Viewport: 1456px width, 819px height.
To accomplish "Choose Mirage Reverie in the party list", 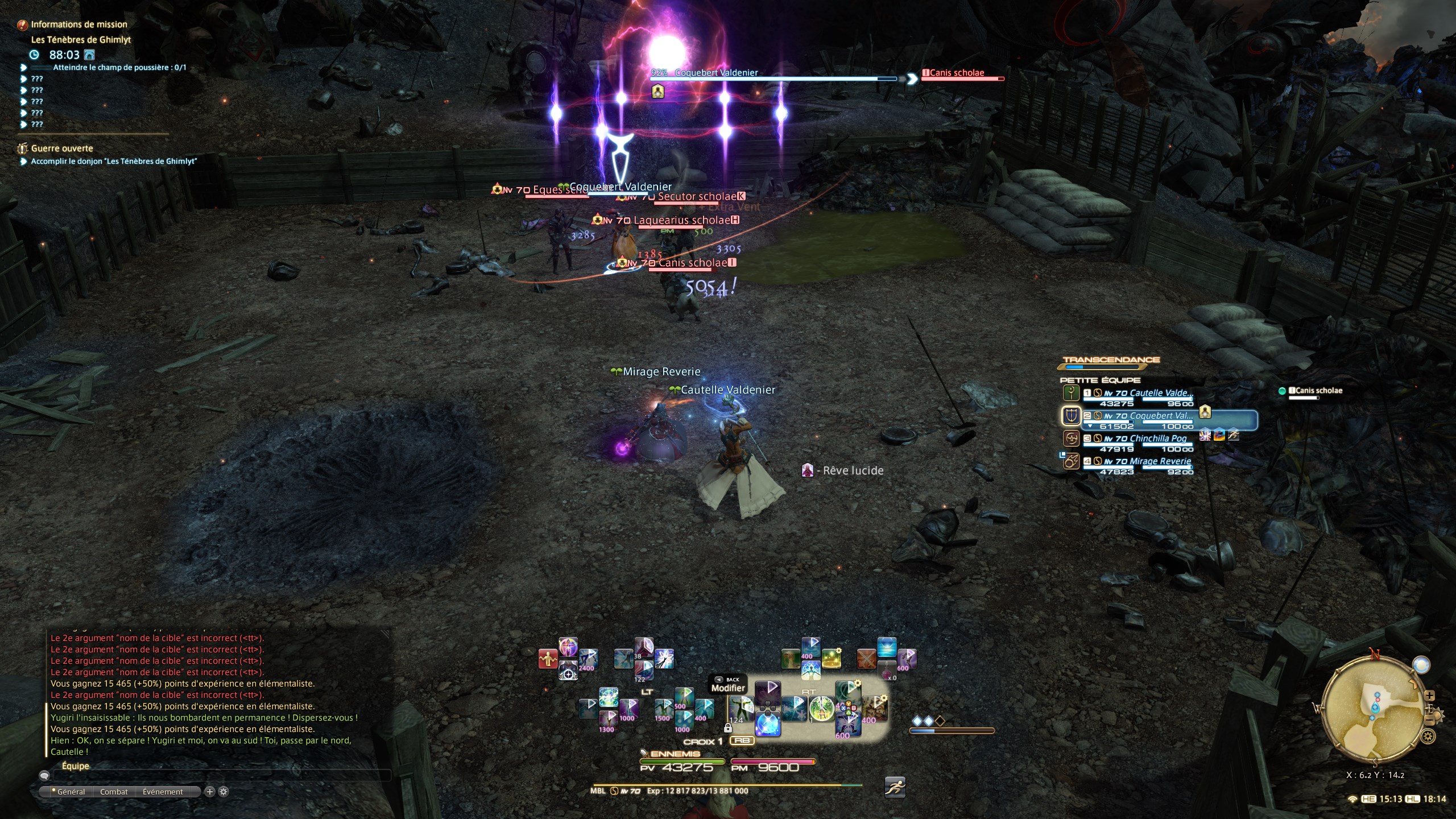I will pos(1160,462).
